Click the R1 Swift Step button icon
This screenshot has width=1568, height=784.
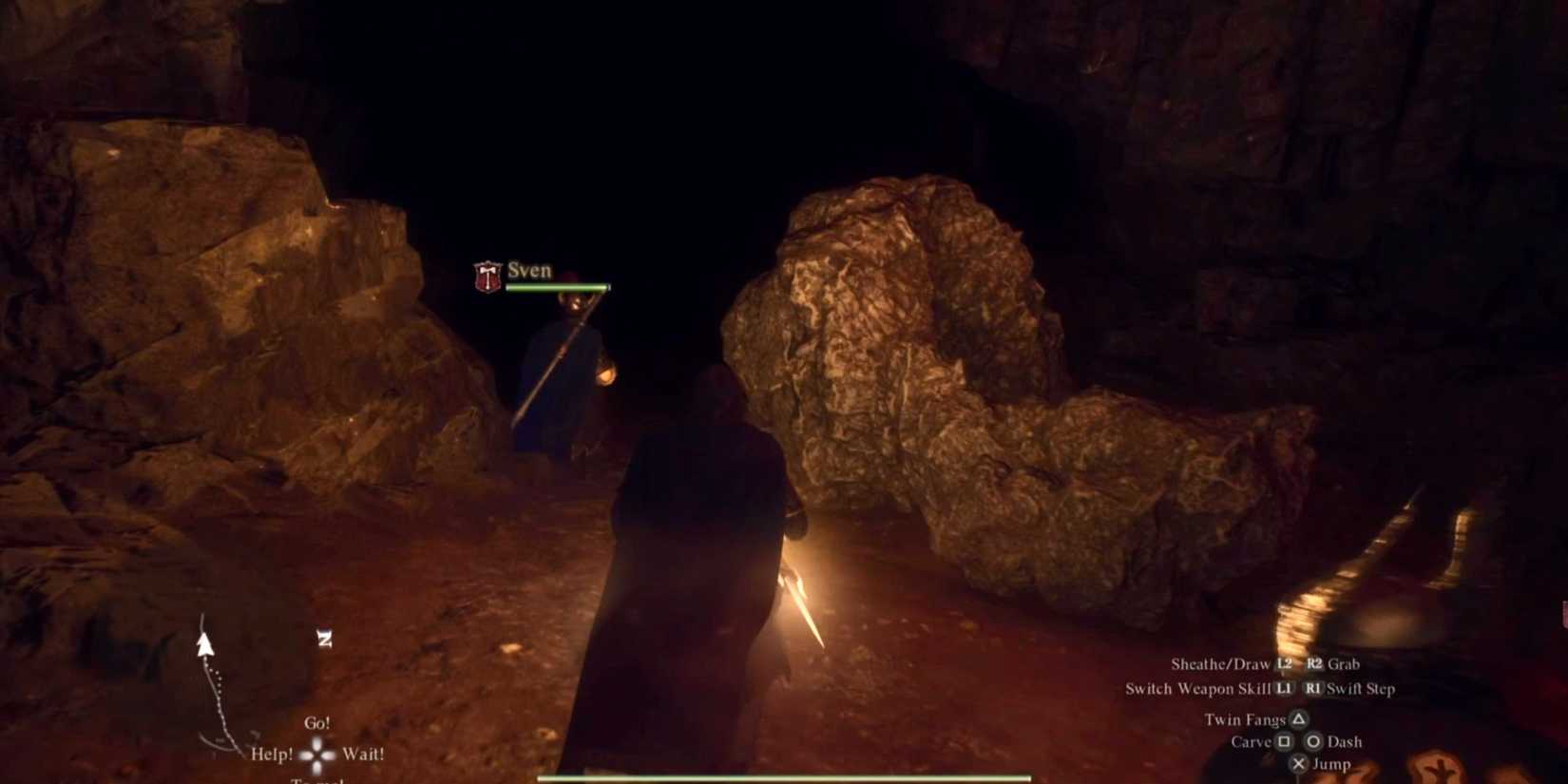(1314, 689)
